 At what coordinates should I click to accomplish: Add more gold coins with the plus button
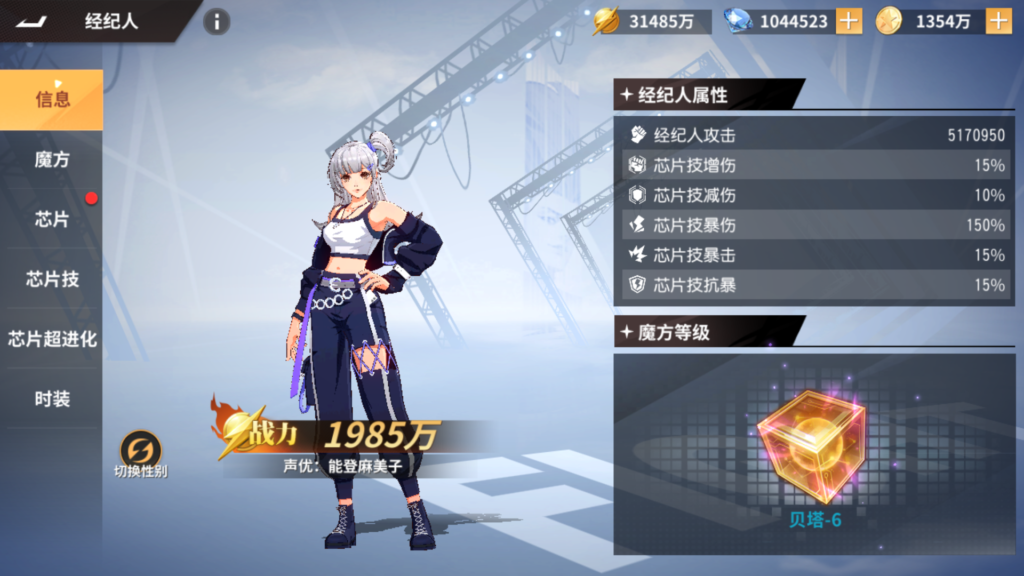click(x=998, y=21)
